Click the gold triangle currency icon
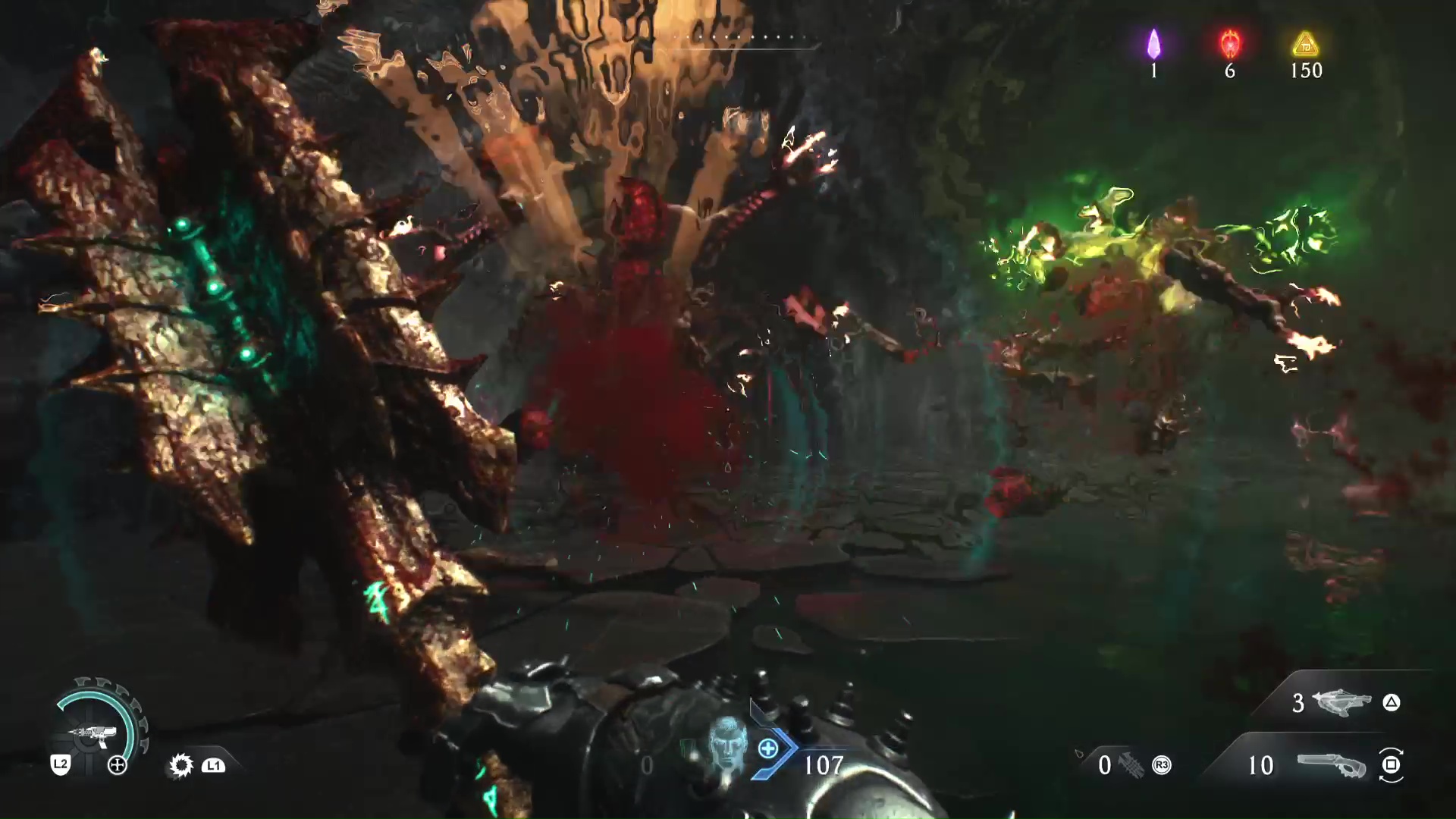 tap(1305, 45)
